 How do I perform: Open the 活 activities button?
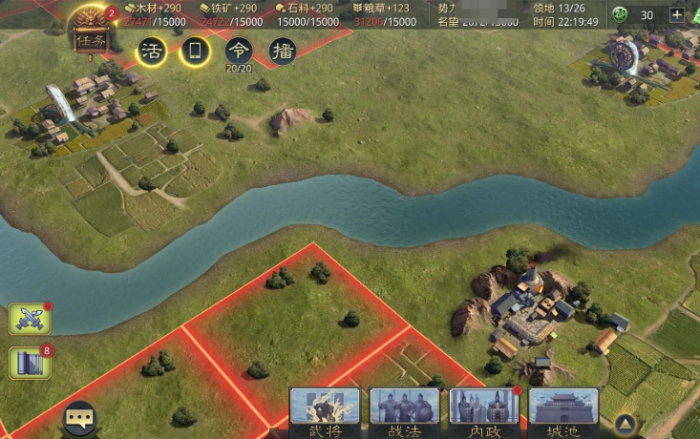click(x=152, y=51)
